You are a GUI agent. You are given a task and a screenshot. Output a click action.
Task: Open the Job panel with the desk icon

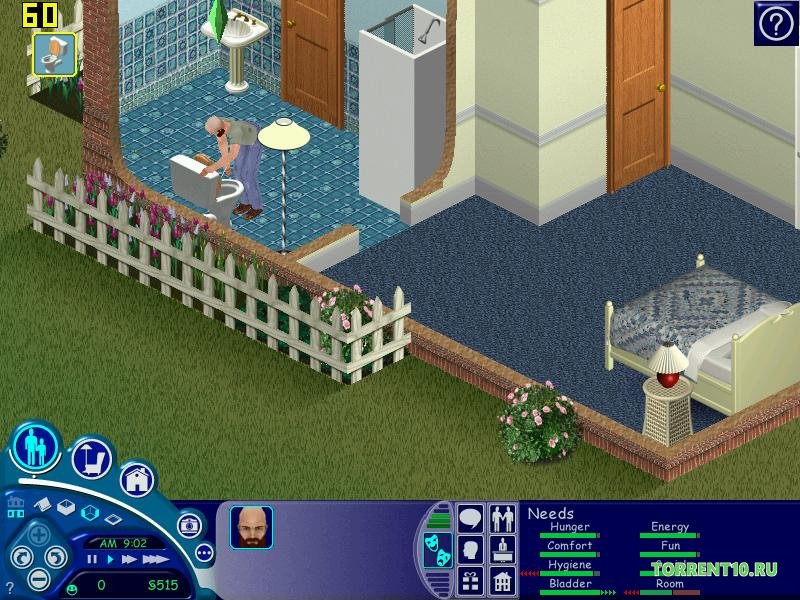(x=503, y=549)
